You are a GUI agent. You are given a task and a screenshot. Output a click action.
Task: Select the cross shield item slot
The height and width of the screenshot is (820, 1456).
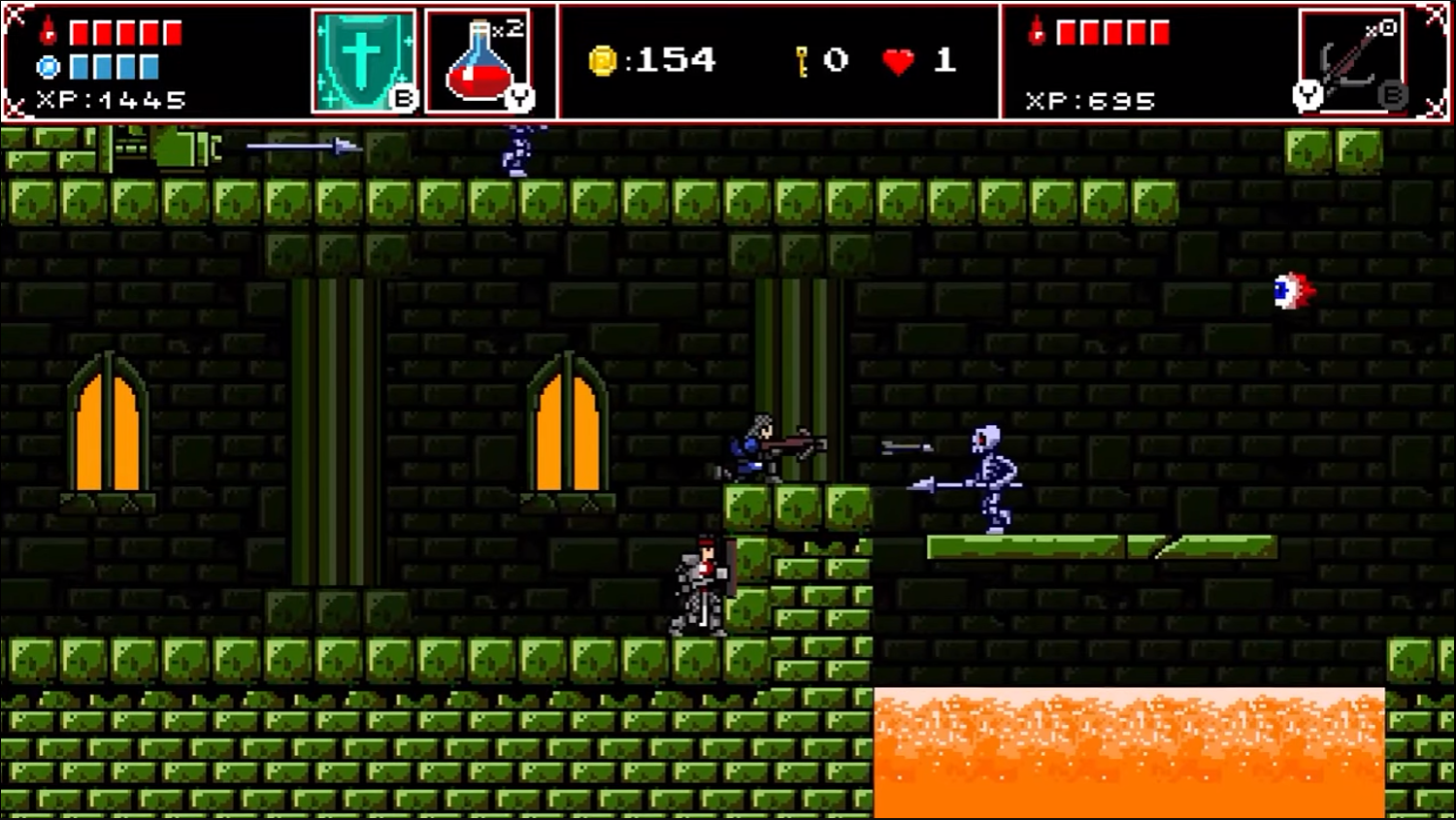point(363,61)
